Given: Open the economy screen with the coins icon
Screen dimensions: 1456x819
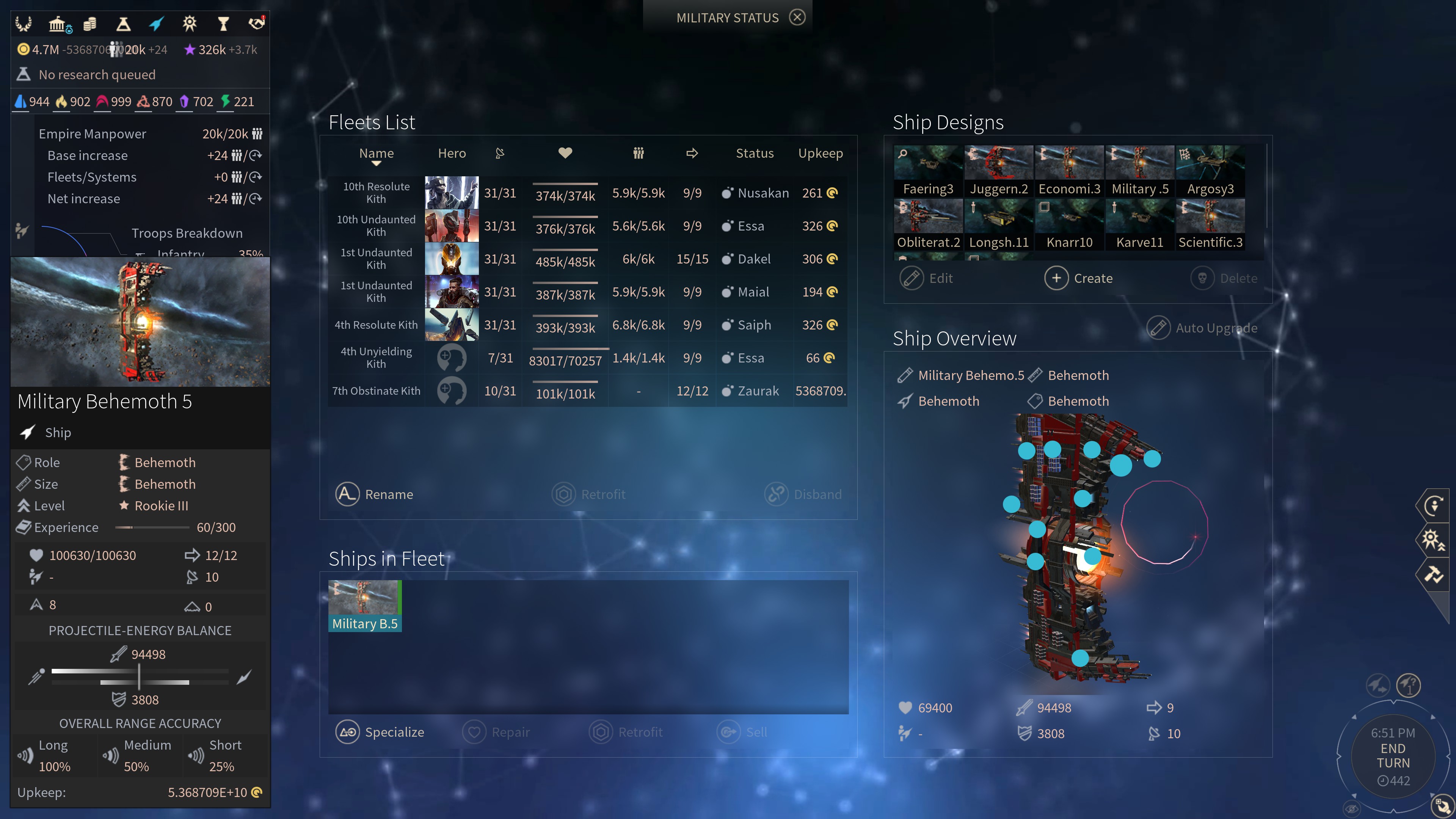Looking at the screenshot, I should 89,23.
